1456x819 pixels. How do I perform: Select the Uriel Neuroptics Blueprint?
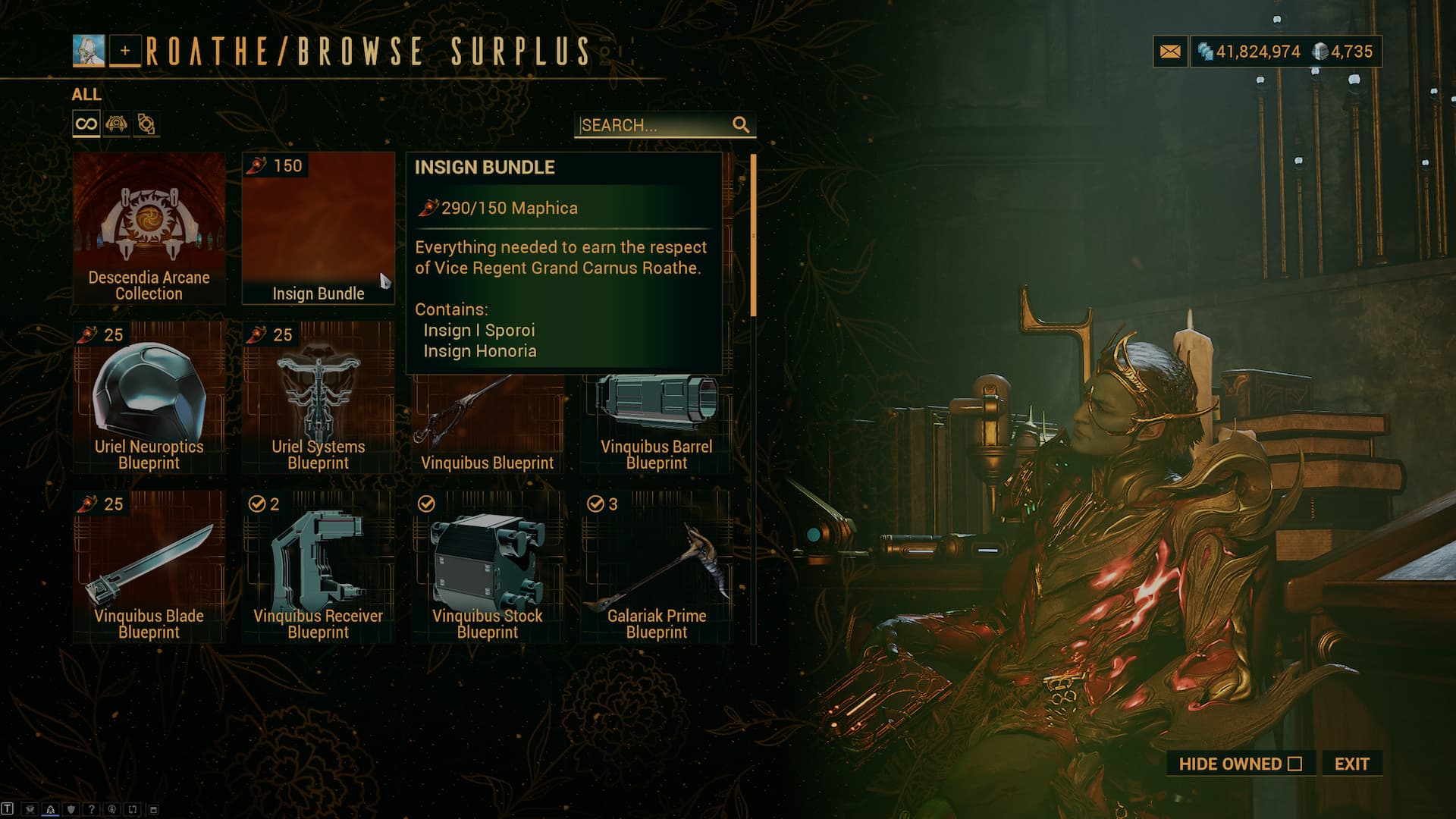click(x=149, y=398)
